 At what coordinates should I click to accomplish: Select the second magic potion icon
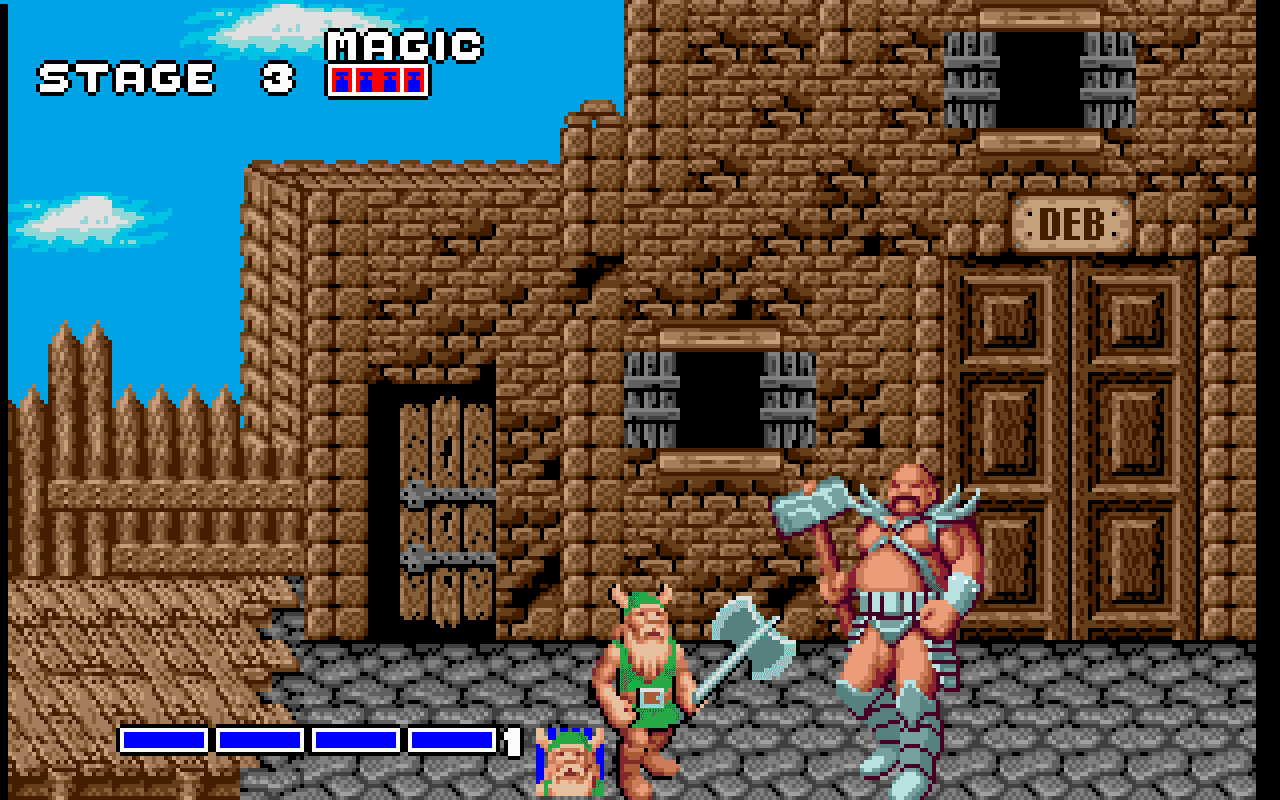click(x=365, y=79)
